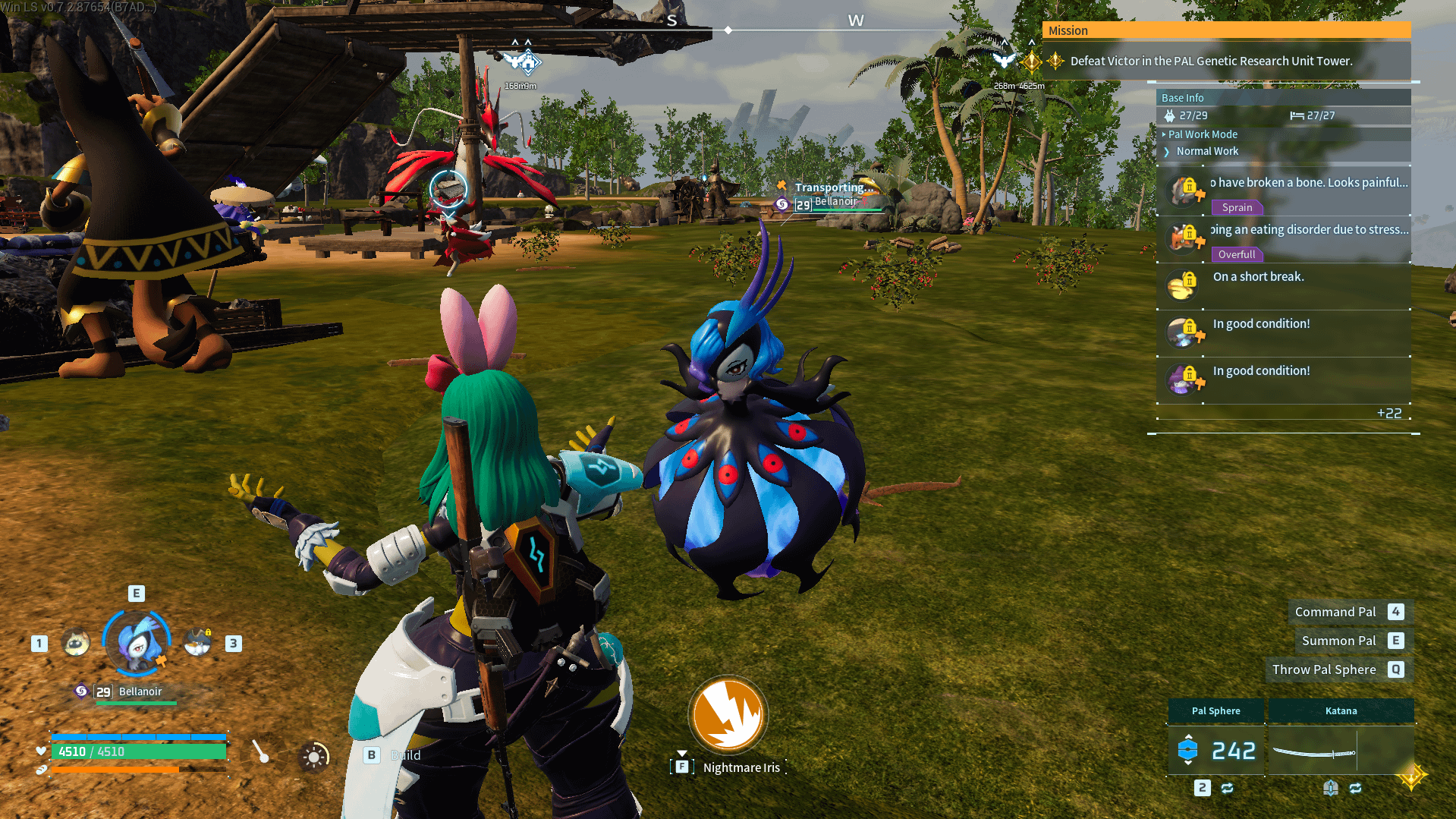Activate the Nightmare Iris skill icon
This screenshot has width=1456, height=819.
(x=728, y=715)
